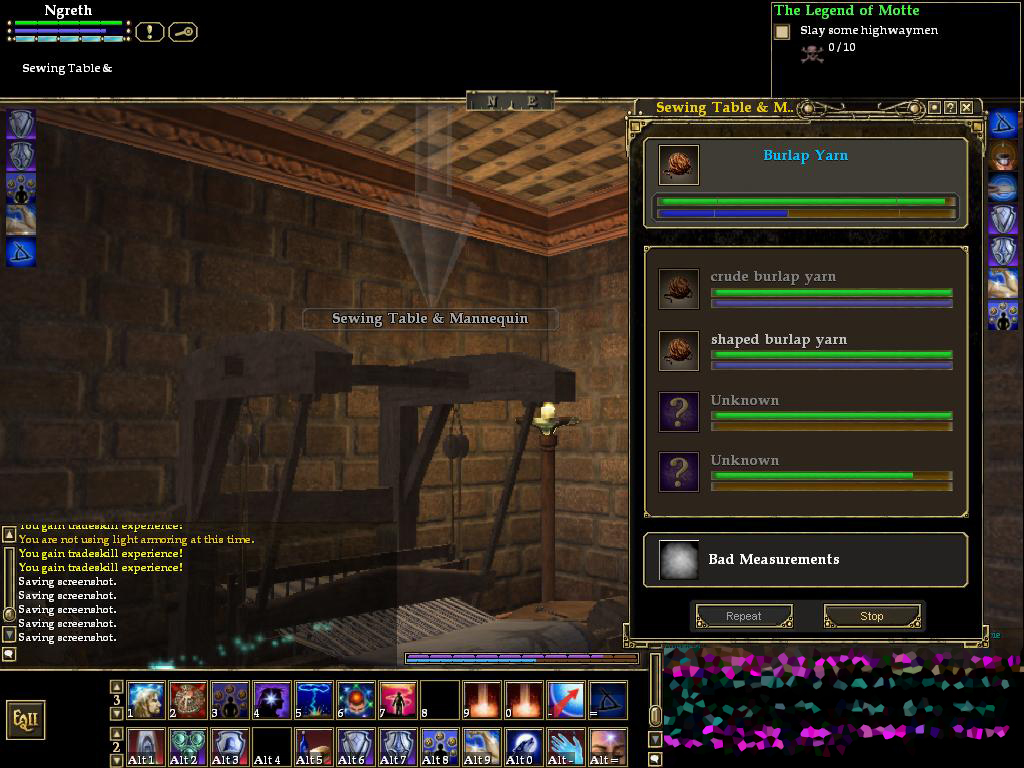Click the Repeat crafting button
Screen dimensions: 1024x768
pyautogui.click(x=744, y=616)
